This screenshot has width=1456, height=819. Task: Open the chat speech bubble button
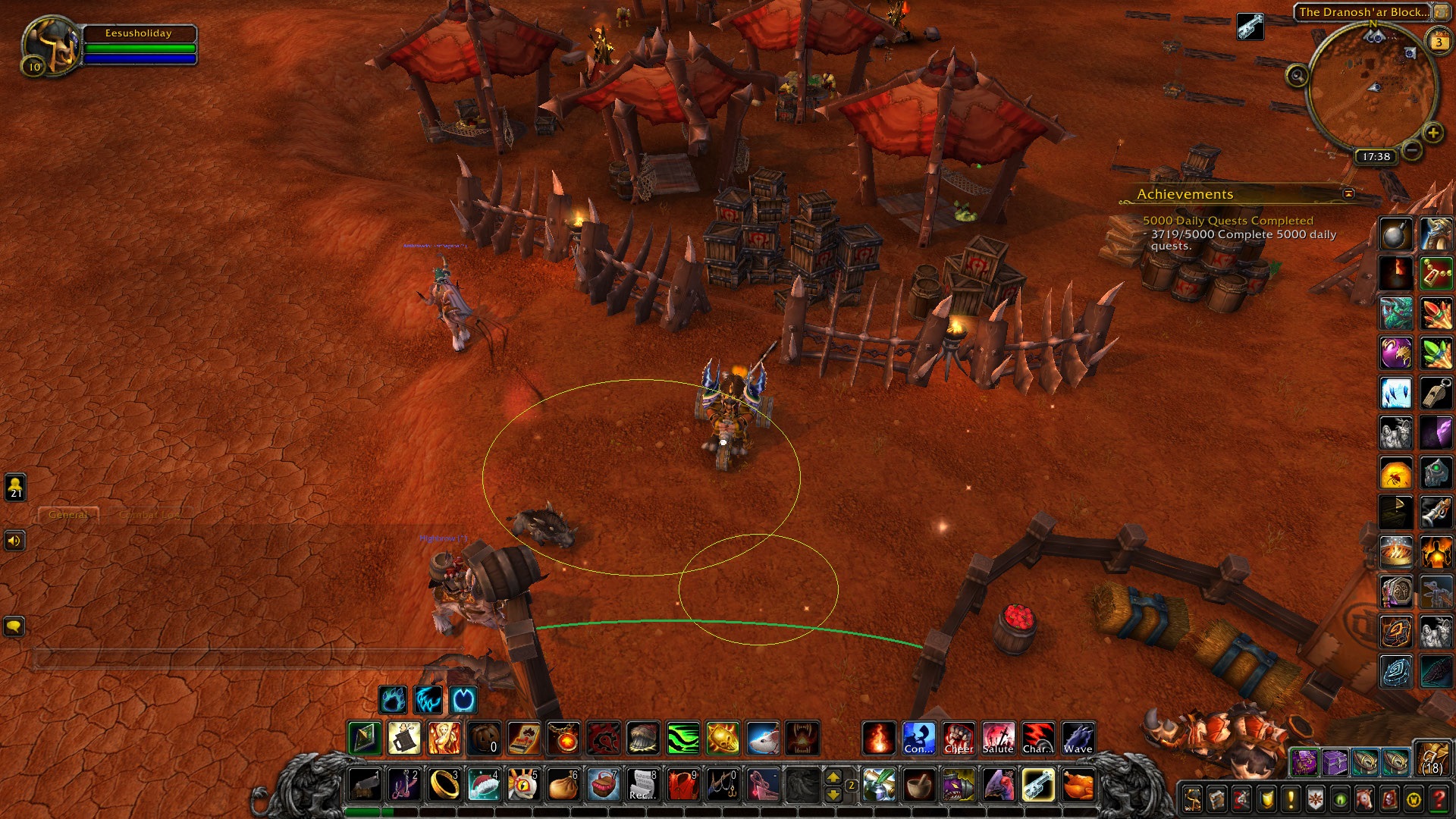[14, 627]
